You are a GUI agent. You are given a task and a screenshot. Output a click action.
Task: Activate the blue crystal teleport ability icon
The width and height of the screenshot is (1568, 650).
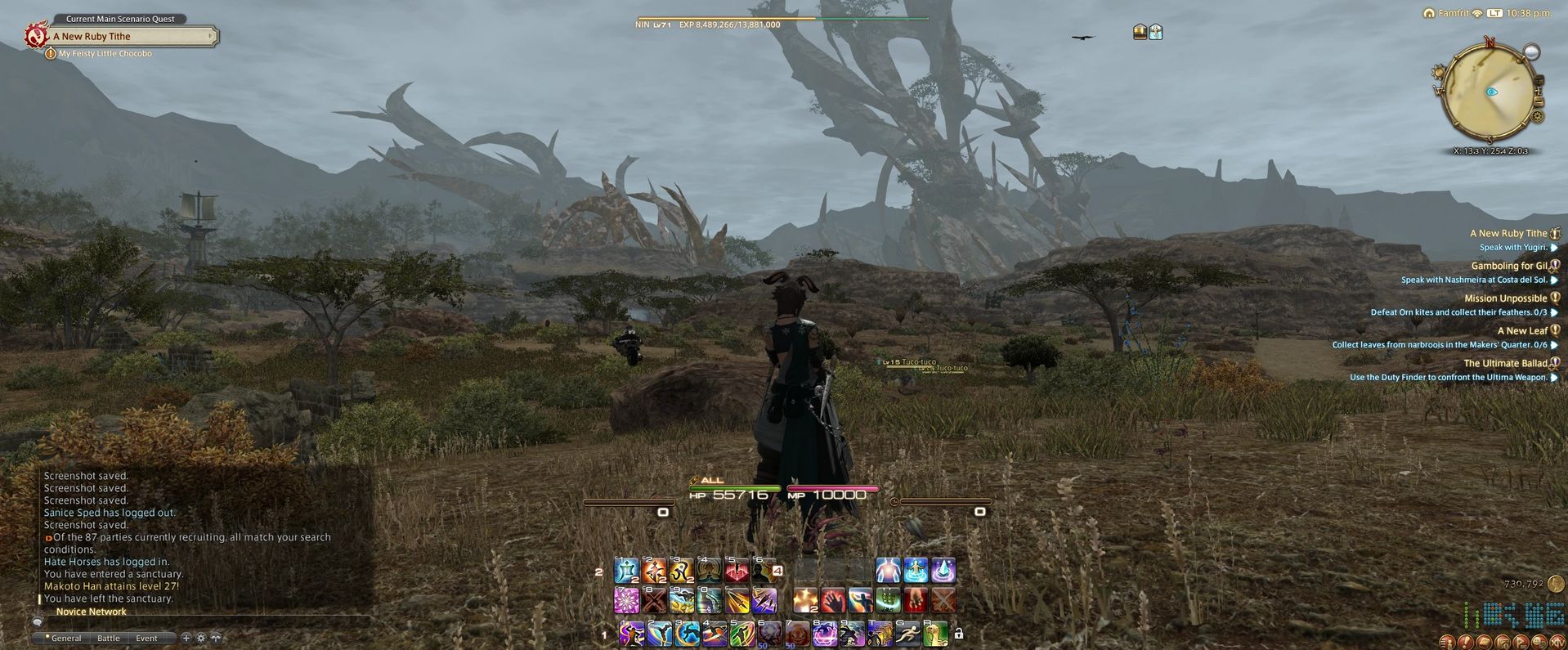pos(943,570)
